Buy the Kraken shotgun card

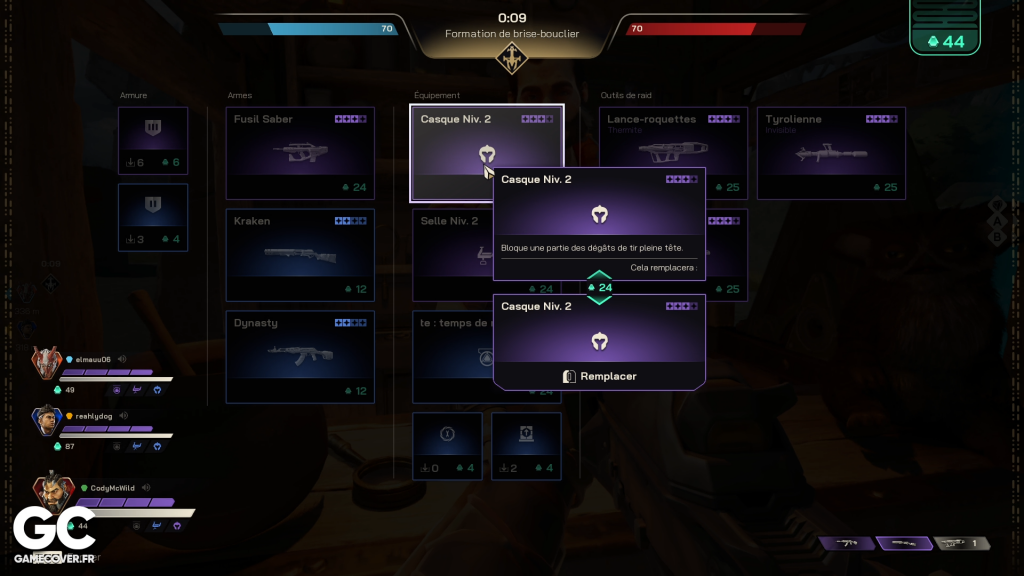coord(300,255)
